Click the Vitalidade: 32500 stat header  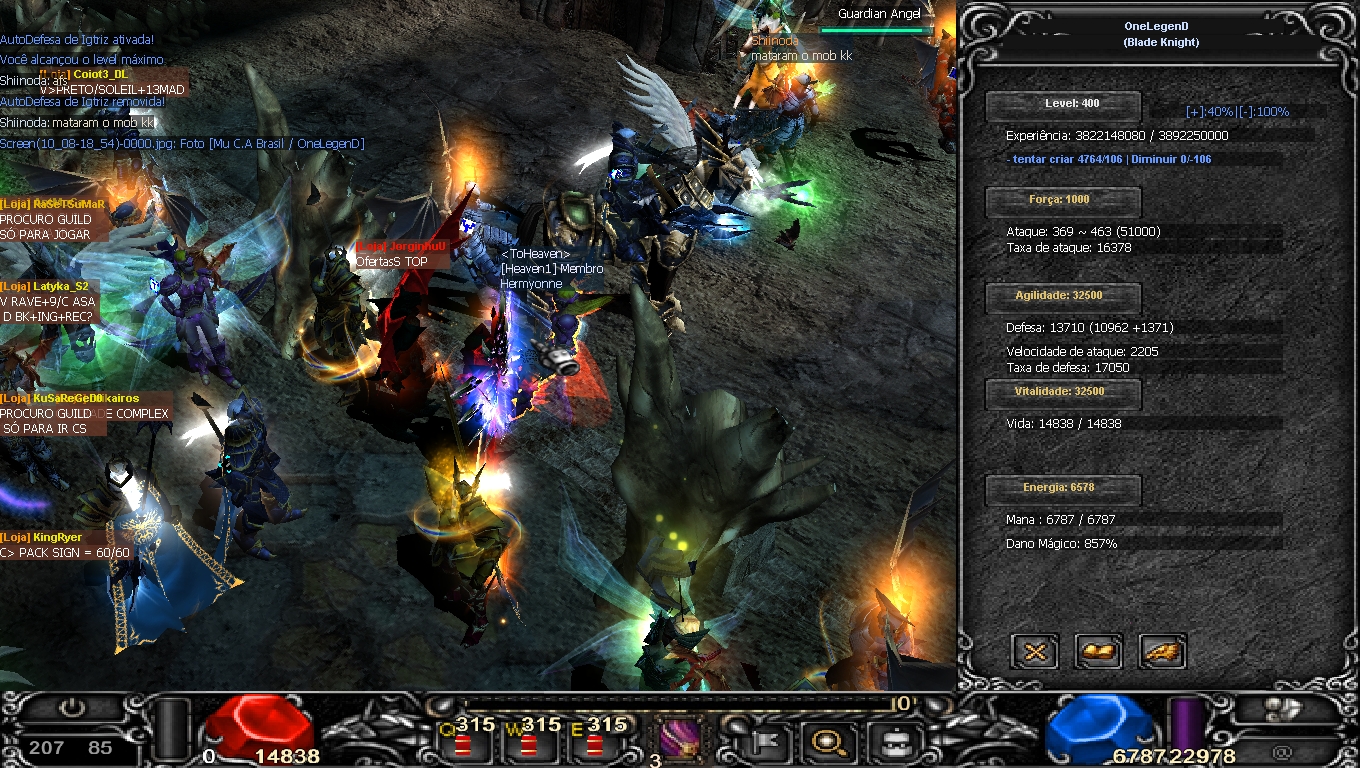pyautogui.click(x=1063, y=393)
